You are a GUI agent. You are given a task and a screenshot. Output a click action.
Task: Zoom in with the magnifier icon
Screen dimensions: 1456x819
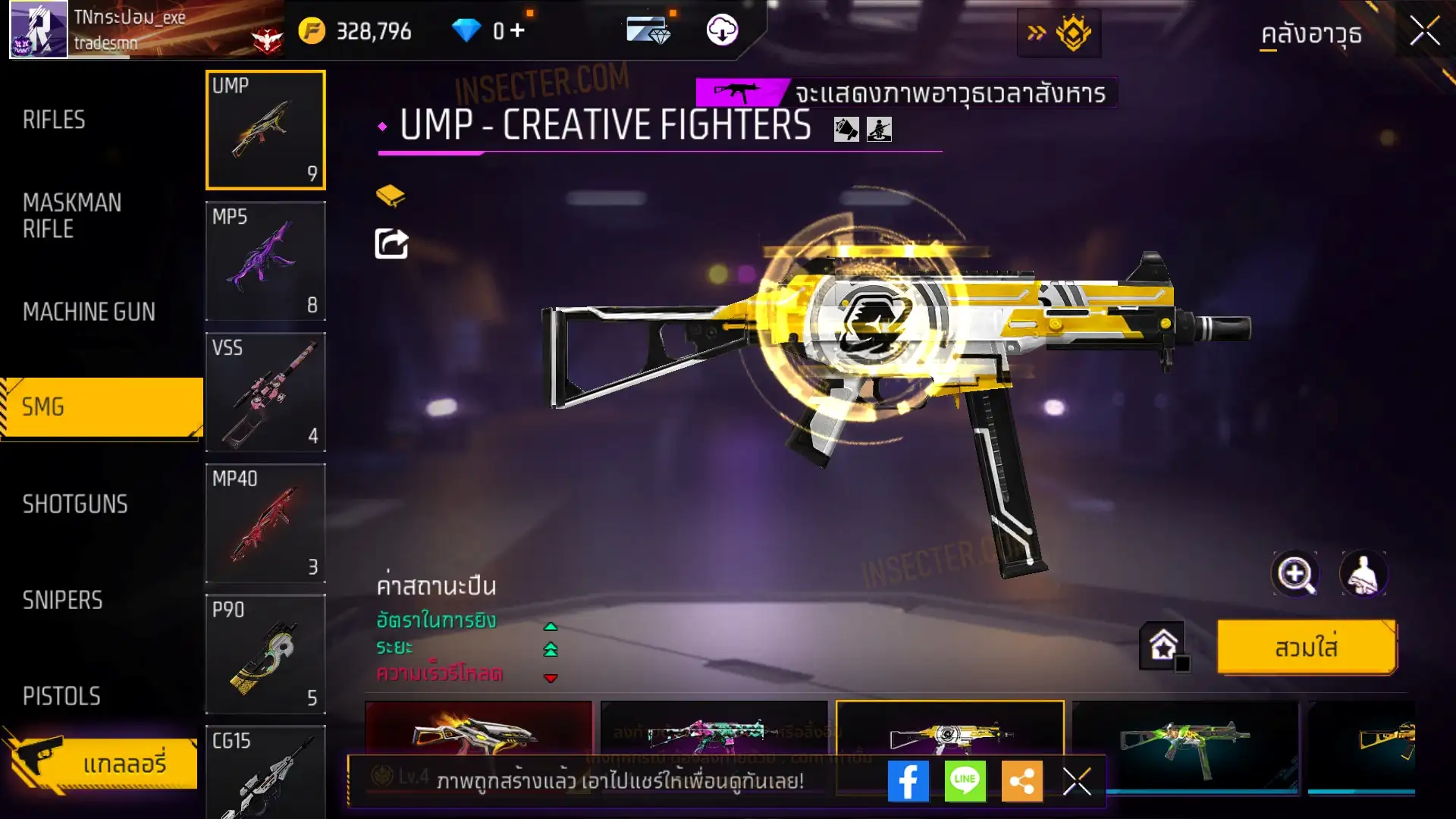[x=1294, y=574]
